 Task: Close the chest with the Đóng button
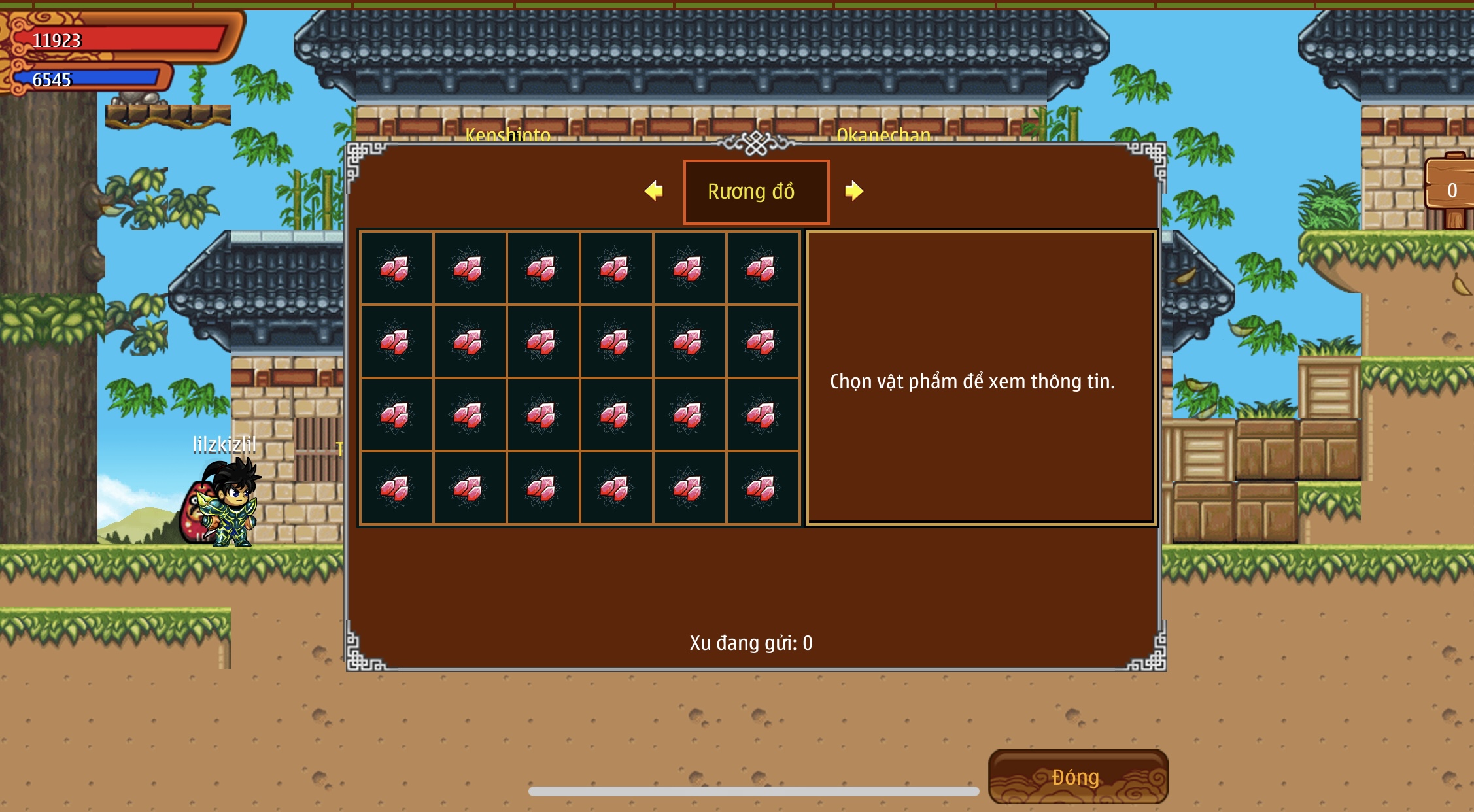coord(1077,777)
